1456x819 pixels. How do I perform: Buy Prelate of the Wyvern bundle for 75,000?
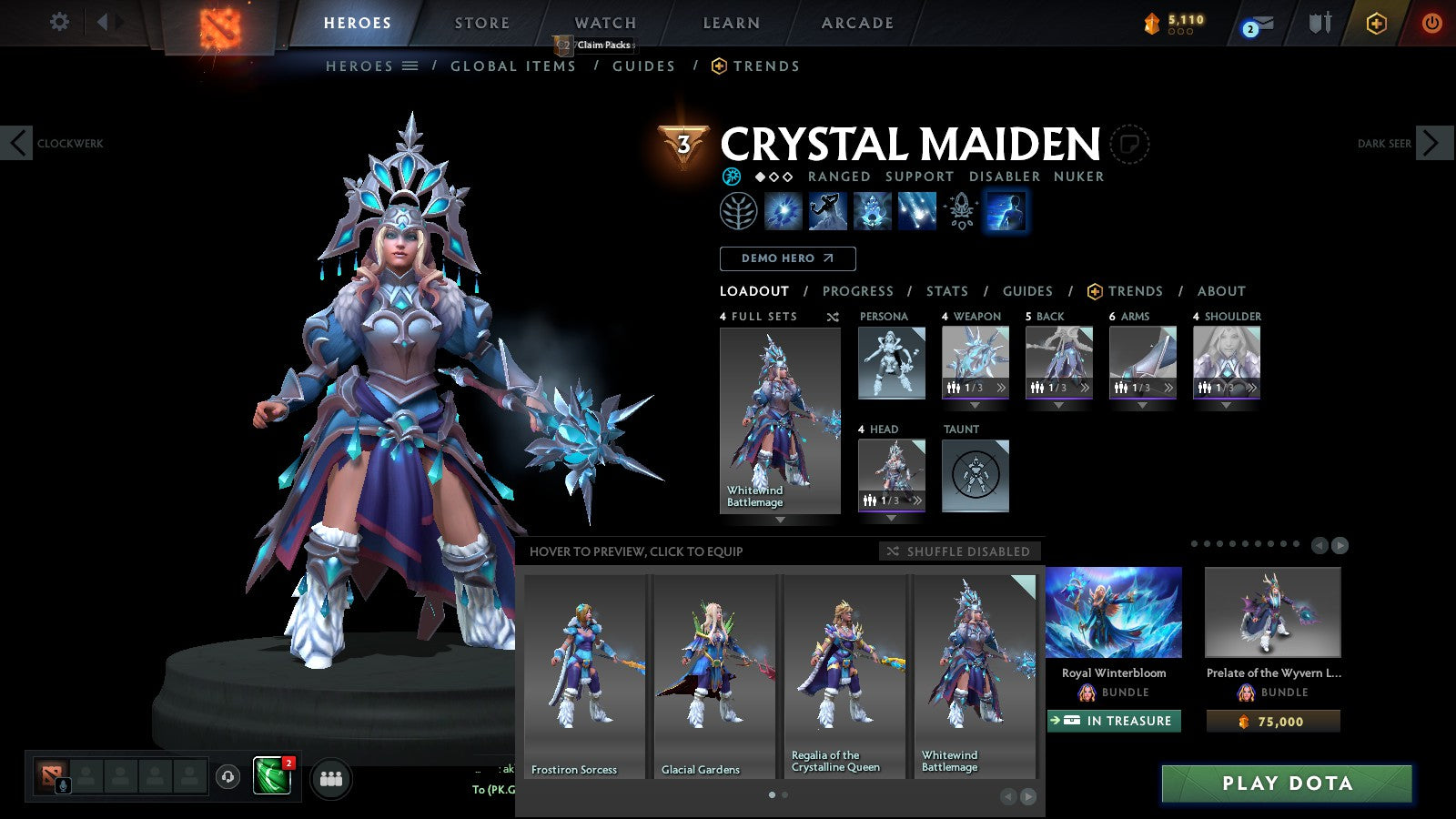pos(1273,722)
